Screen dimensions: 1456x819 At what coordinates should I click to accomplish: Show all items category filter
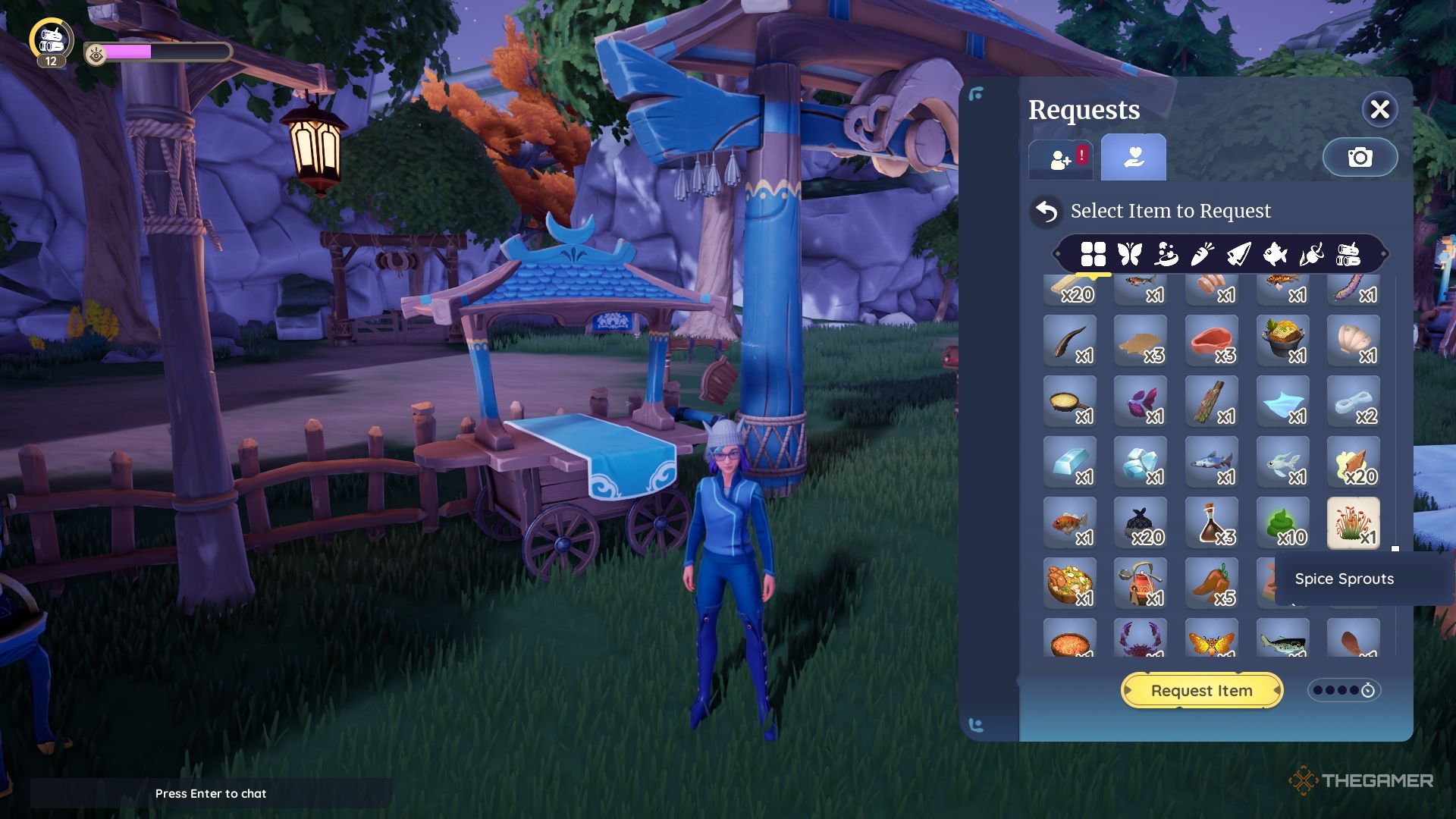point(1093,254)
